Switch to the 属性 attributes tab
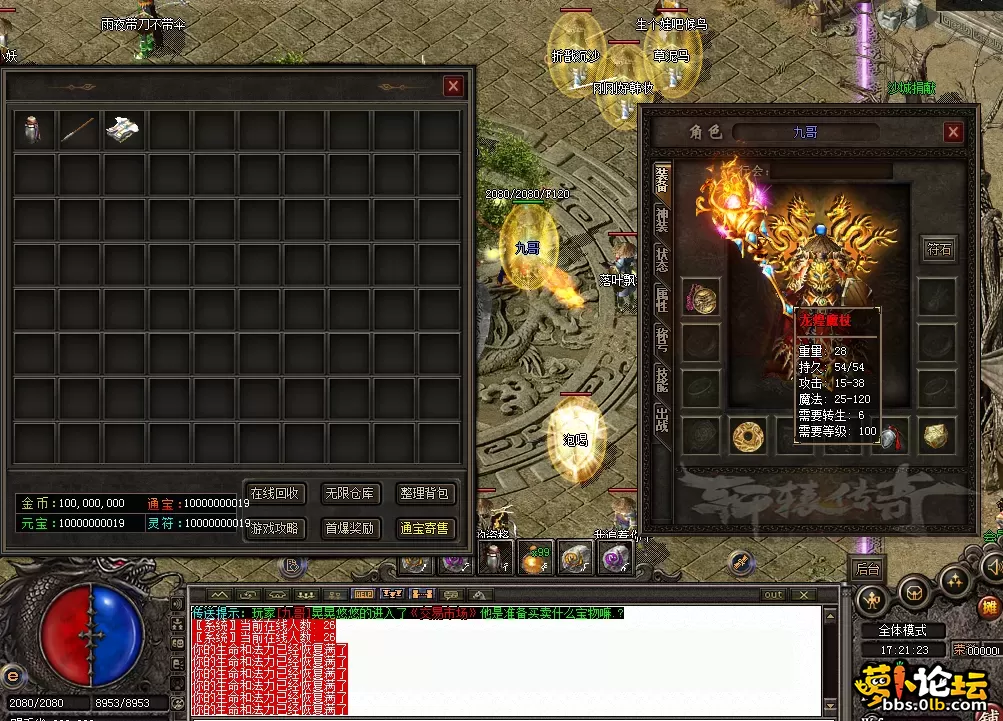 662,301
